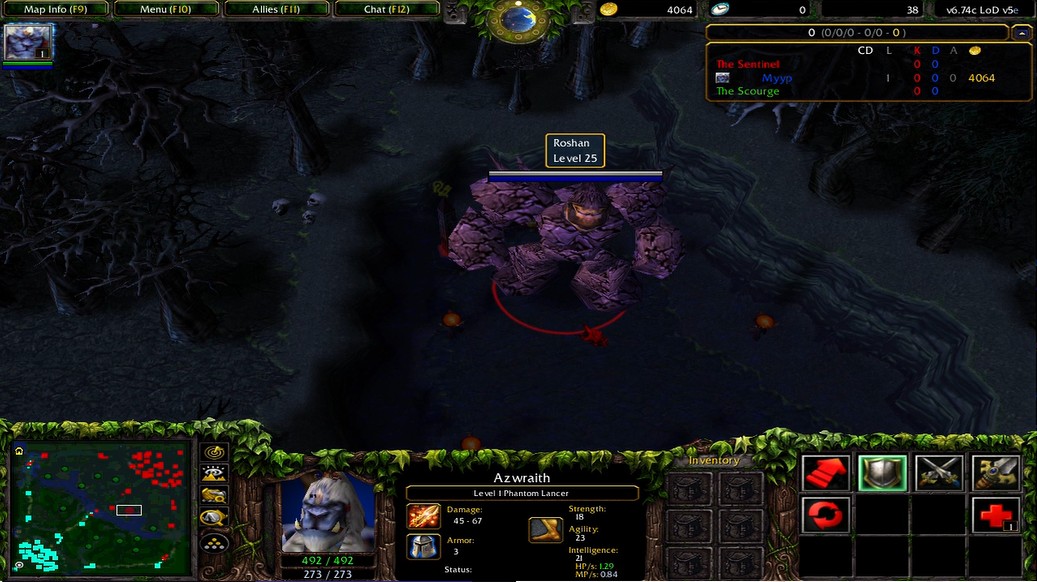This screenshot has width=1037, height=582.
Task: Open the Allies (F11) panel
Action: tap(276, 10)
